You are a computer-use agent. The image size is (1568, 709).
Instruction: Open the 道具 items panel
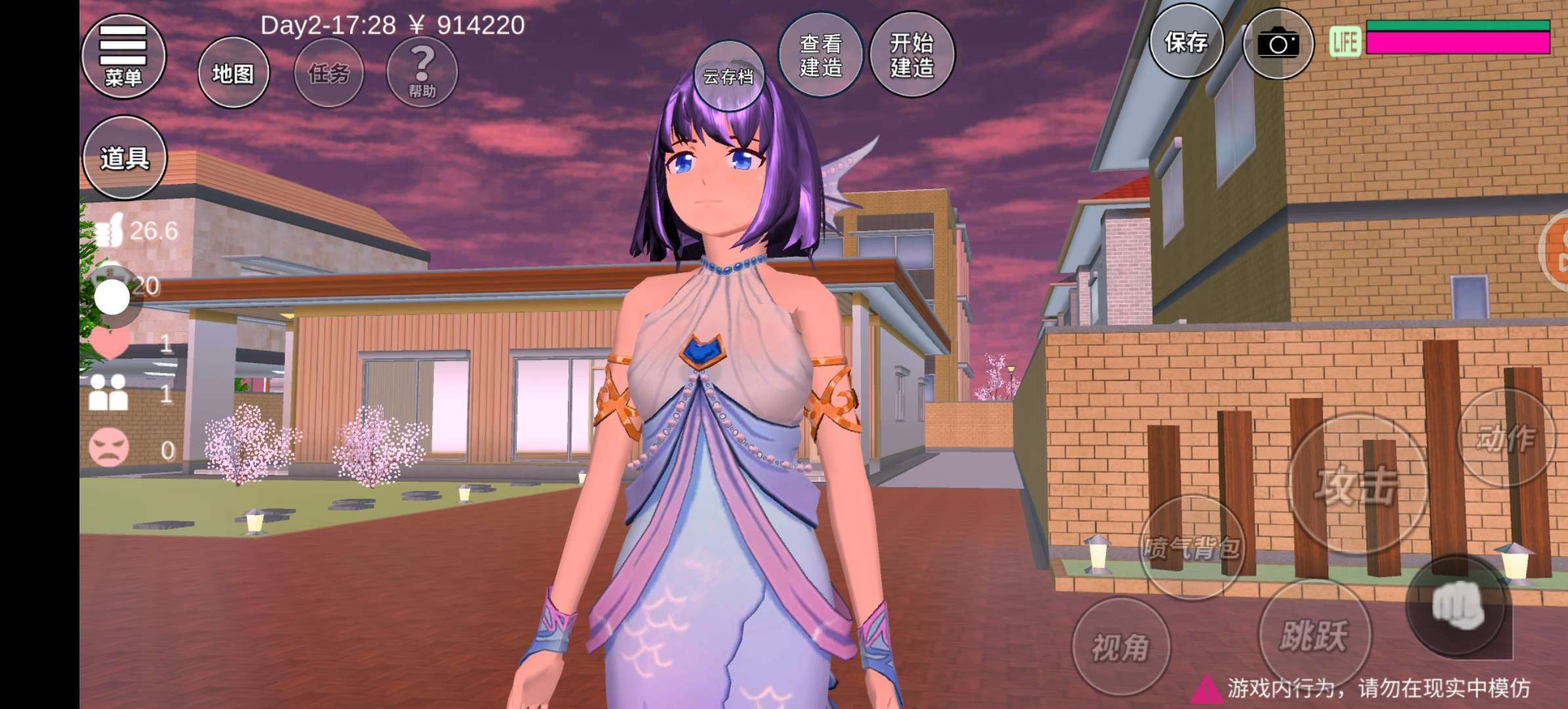124,158
